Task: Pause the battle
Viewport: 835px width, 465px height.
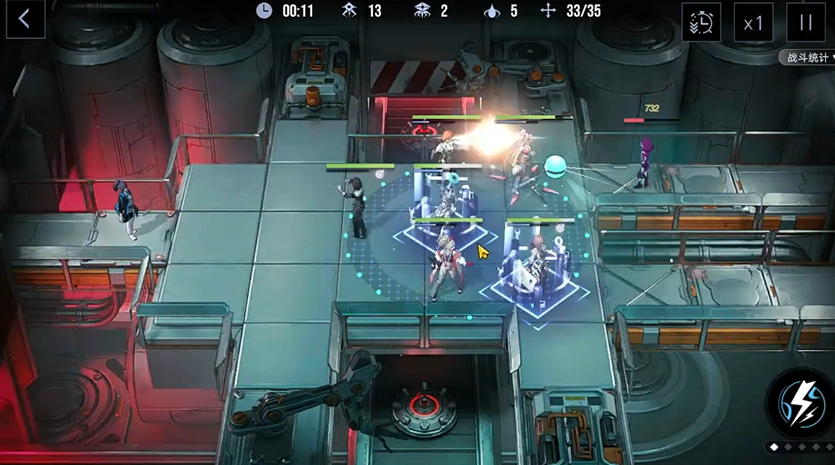Action: 805,22
